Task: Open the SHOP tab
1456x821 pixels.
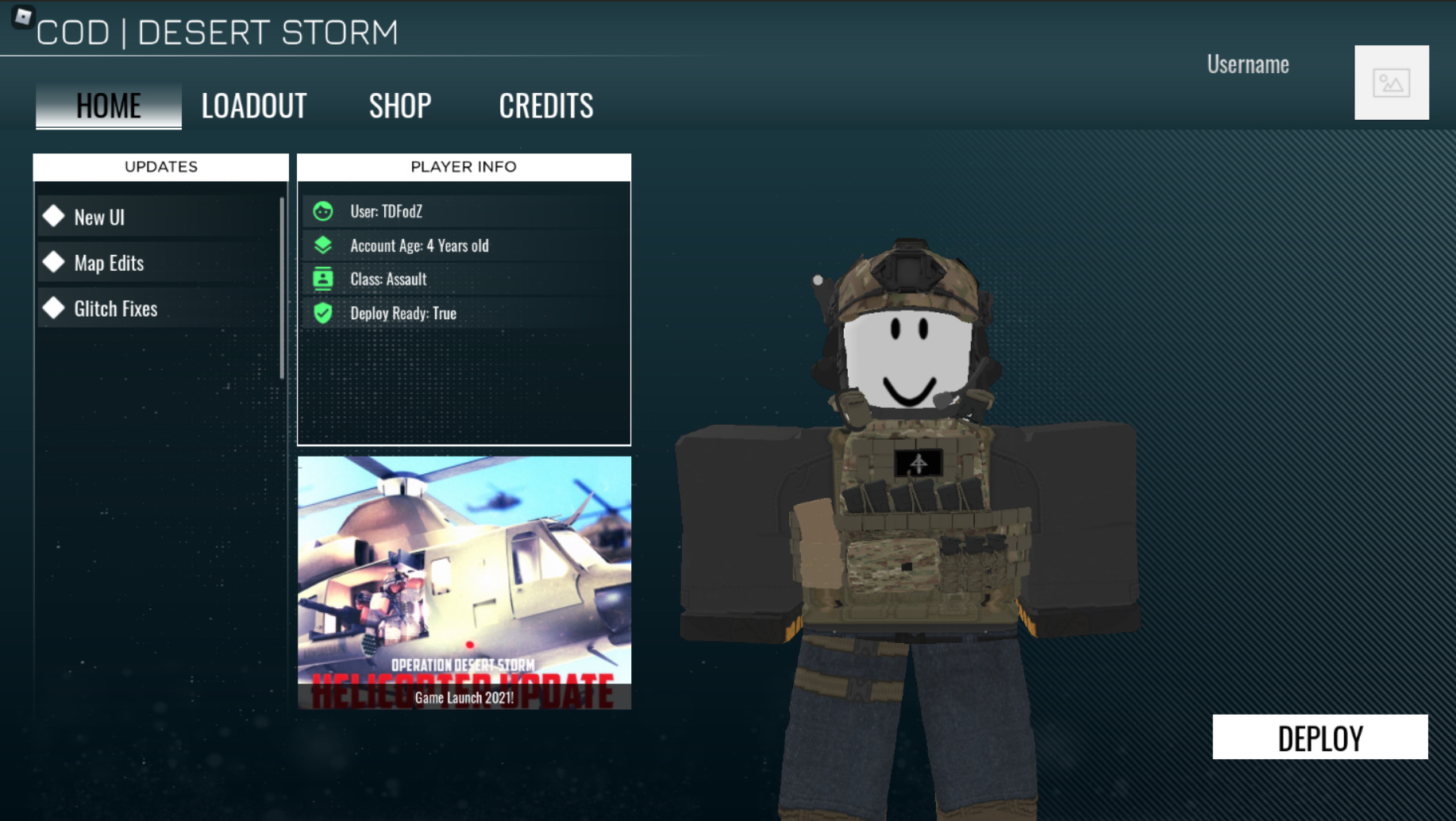Action: click(x=400, y=104)
